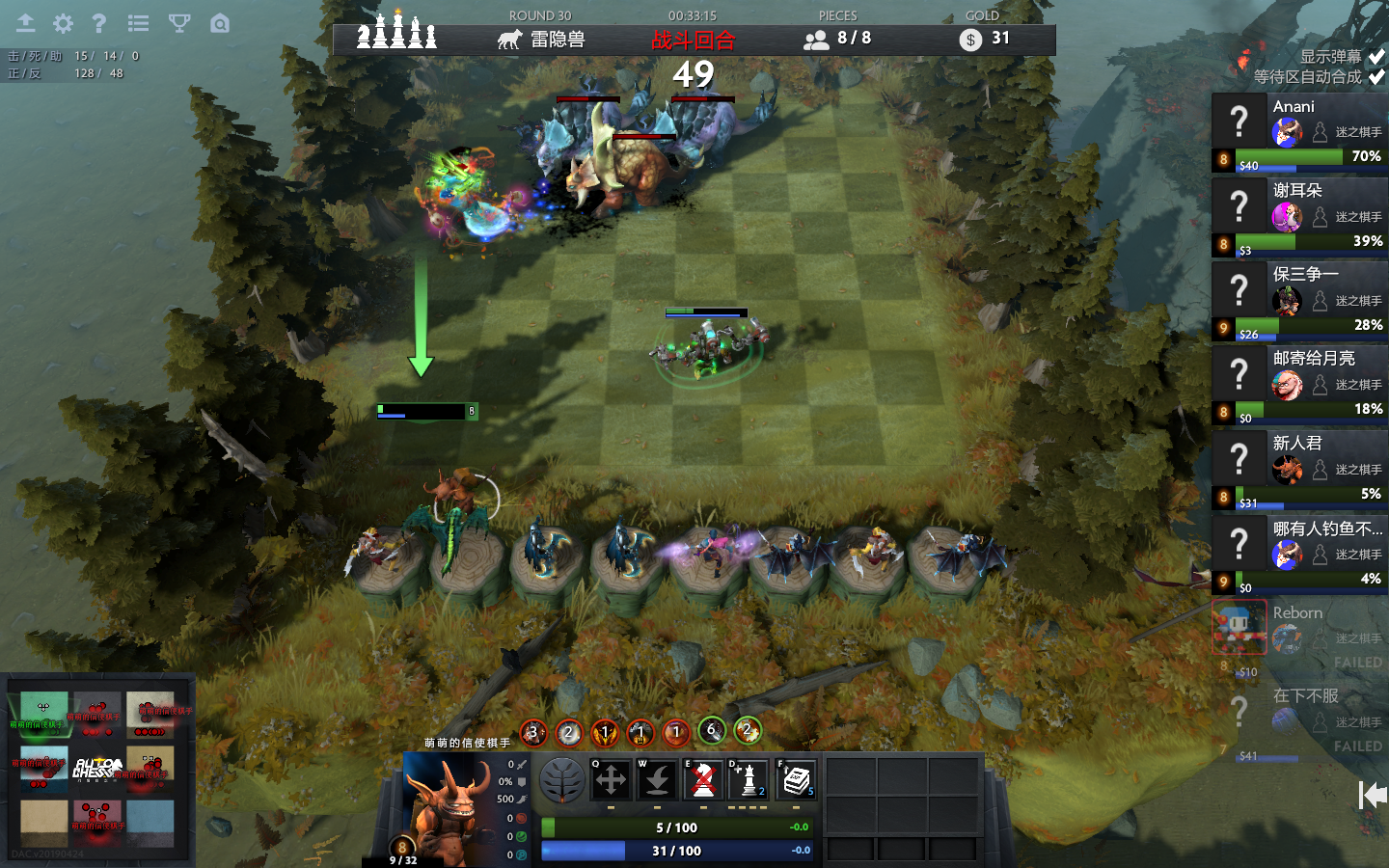Select player 新人君 row
The width and height of the screenshot is (1389, 868).
(x=1298, y=470)
